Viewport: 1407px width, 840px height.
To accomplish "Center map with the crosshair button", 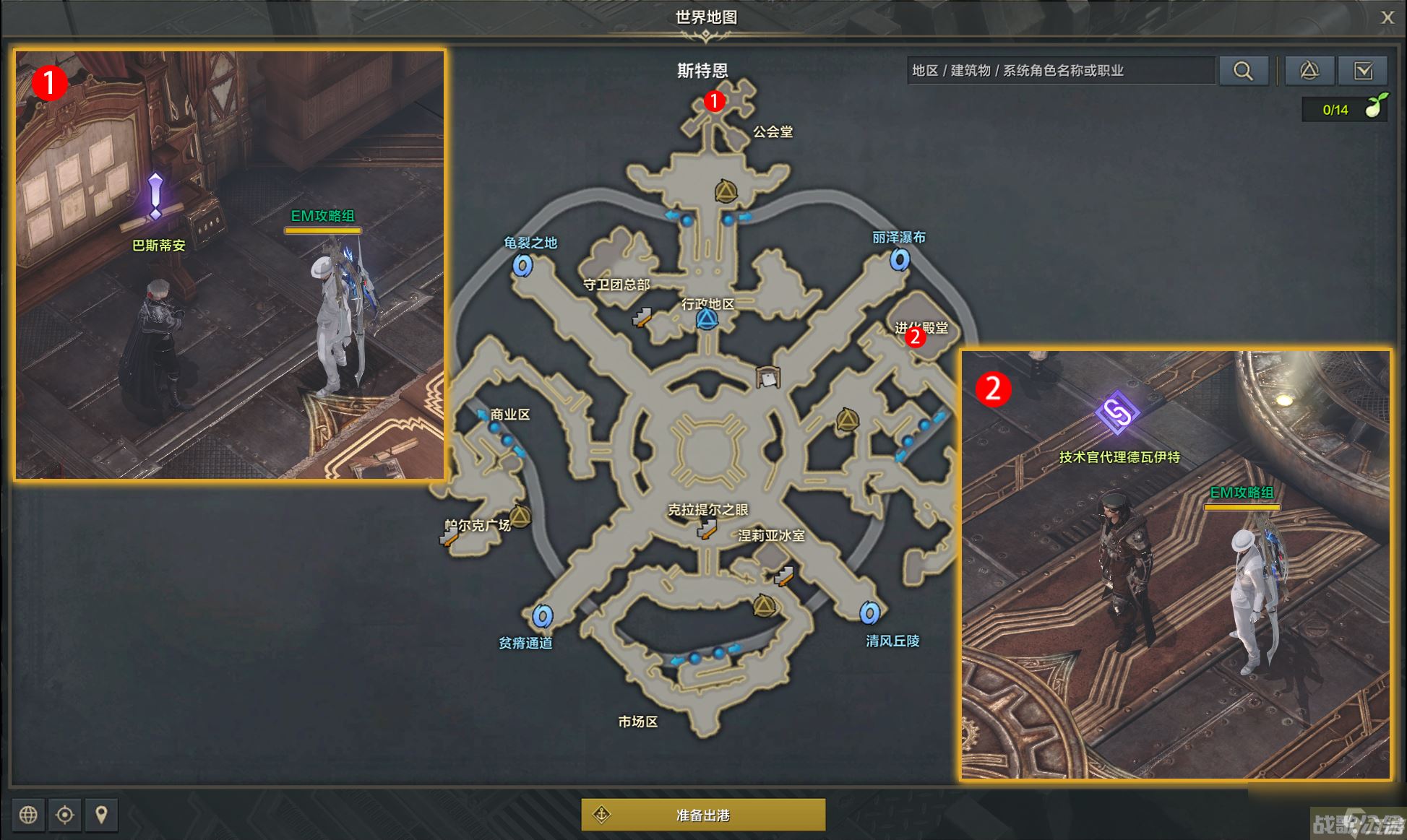I will pos(65,815).
